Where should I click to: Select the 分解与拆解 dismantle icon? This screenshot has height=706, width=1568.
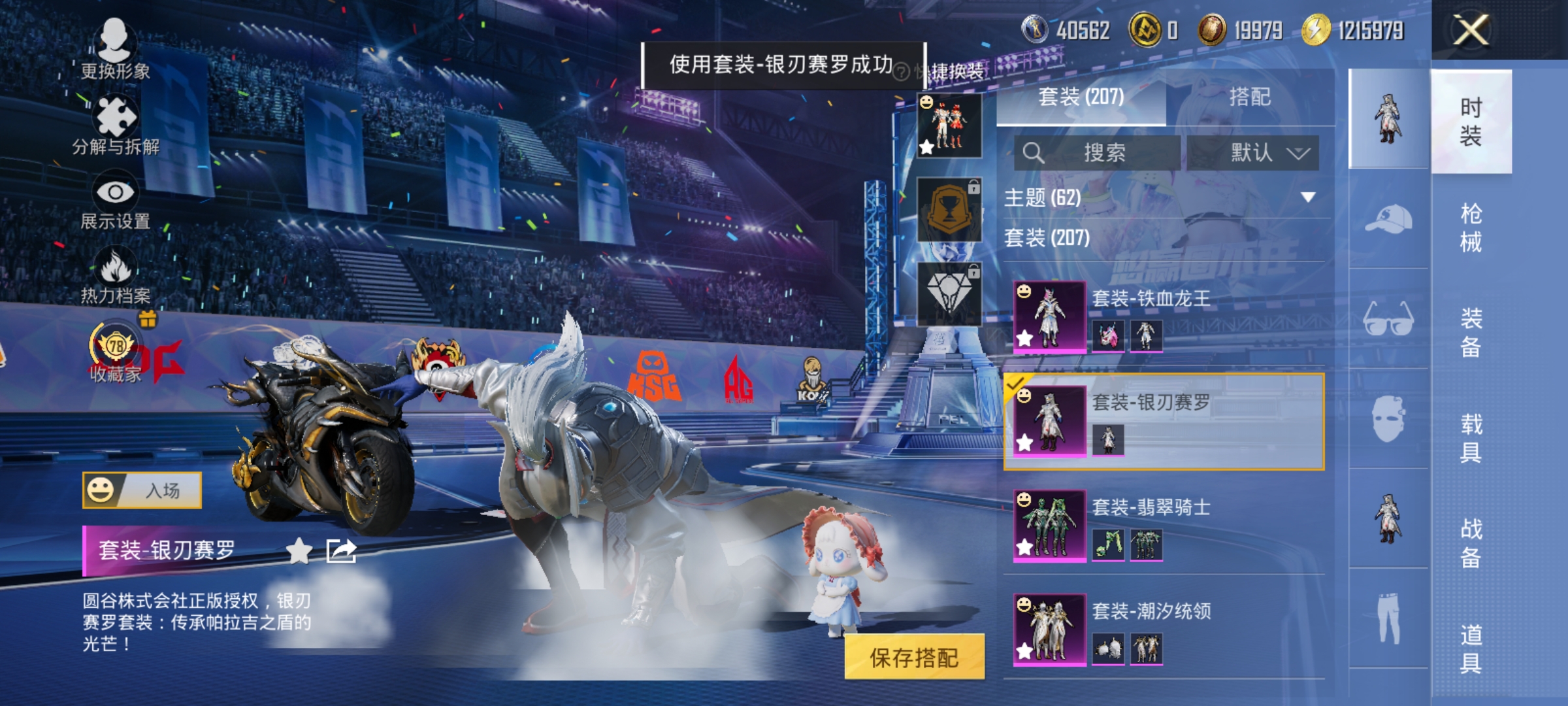(118, 118)
